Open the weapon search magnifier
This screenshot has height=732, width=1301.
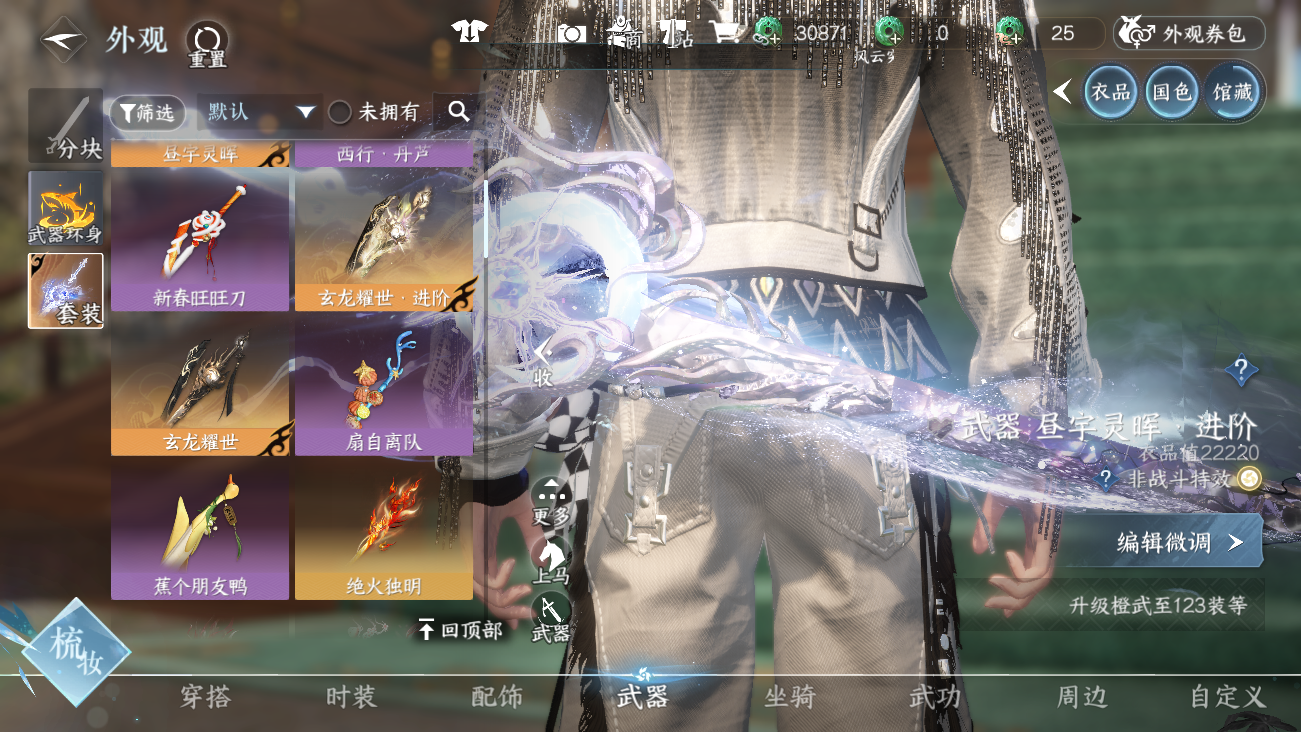click(459, 112)
